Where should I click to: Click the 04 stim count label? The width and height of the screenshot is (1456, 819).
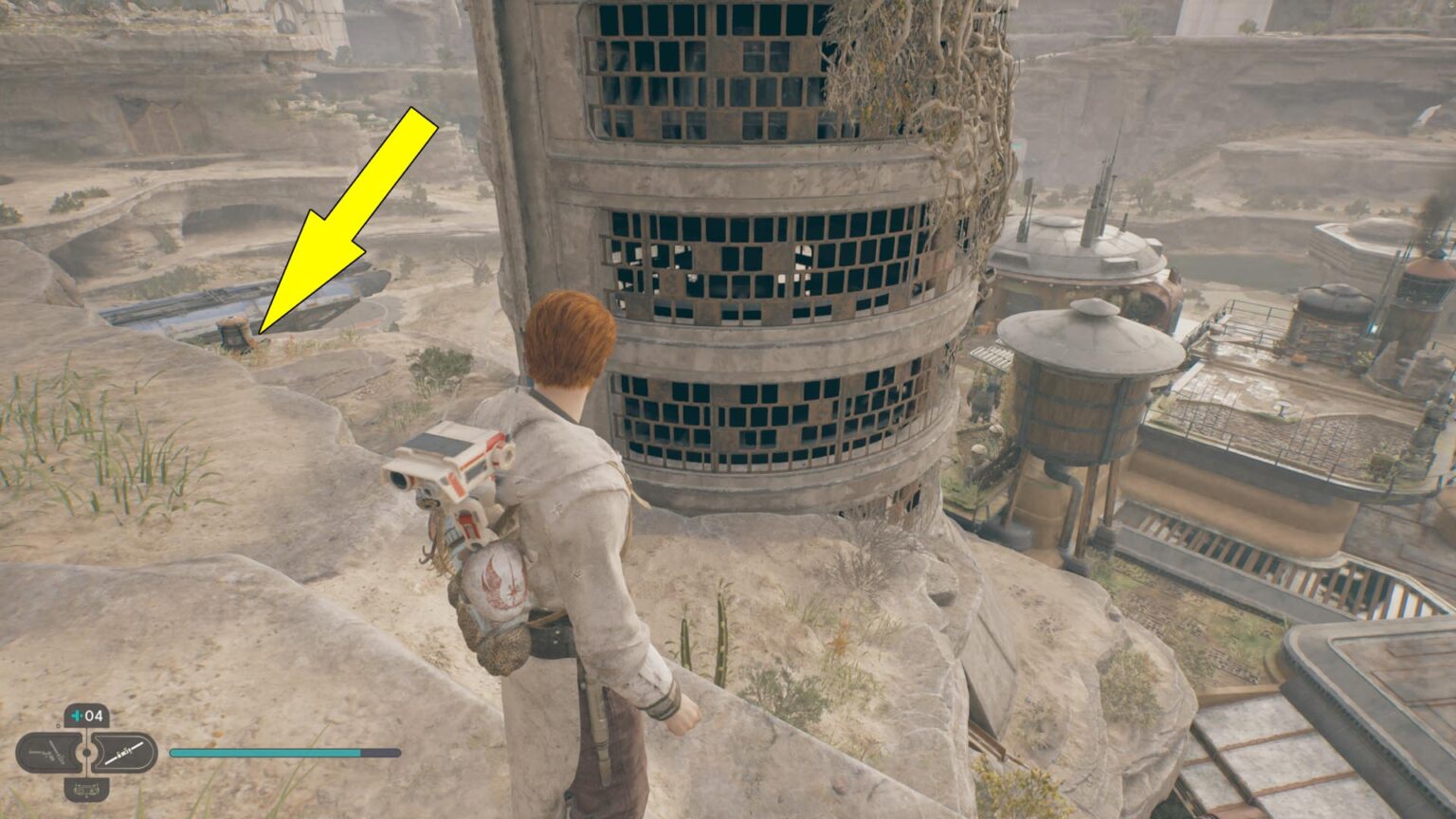point(93,715)
